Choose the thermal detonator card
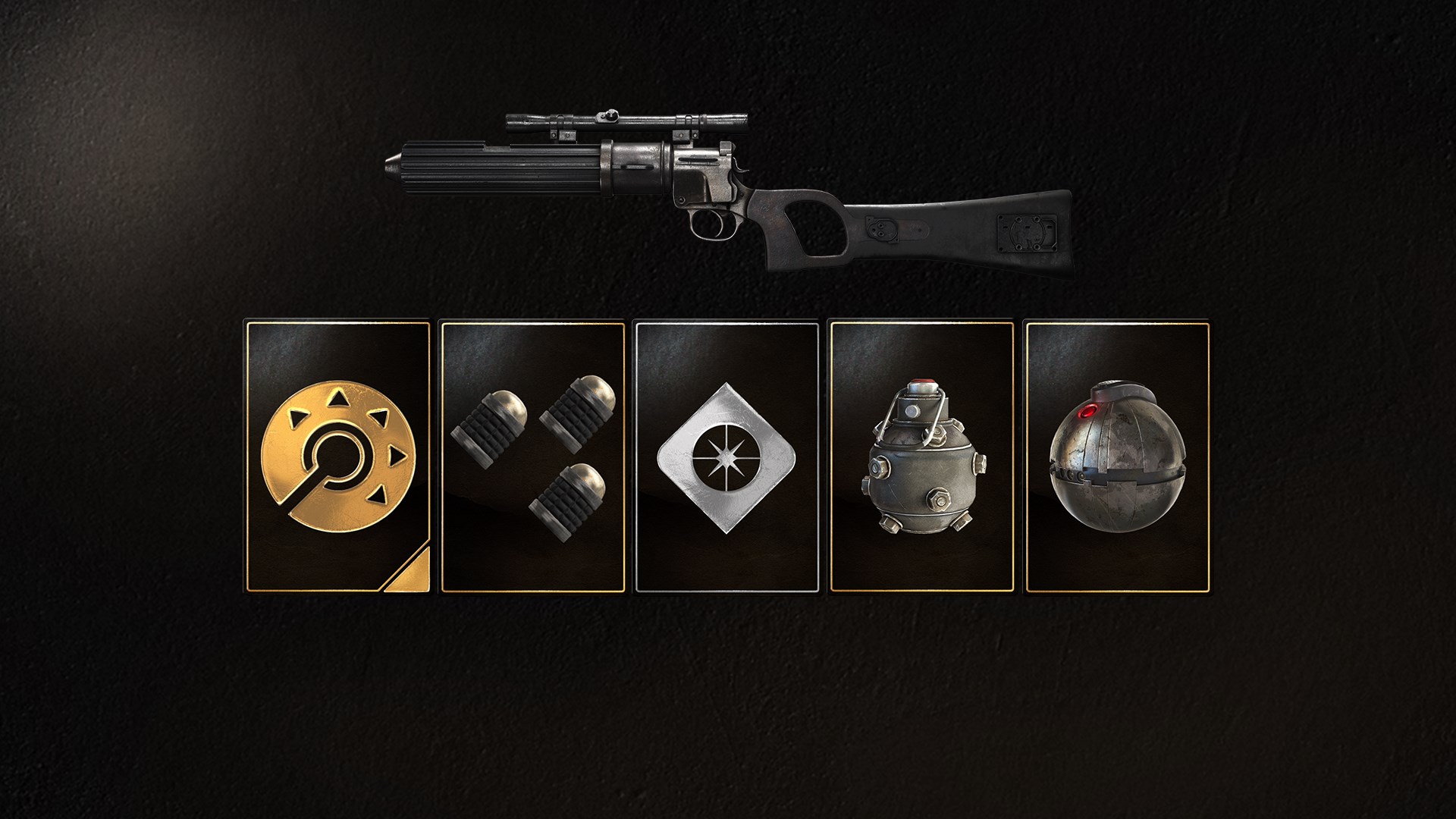 (1116, 457)
